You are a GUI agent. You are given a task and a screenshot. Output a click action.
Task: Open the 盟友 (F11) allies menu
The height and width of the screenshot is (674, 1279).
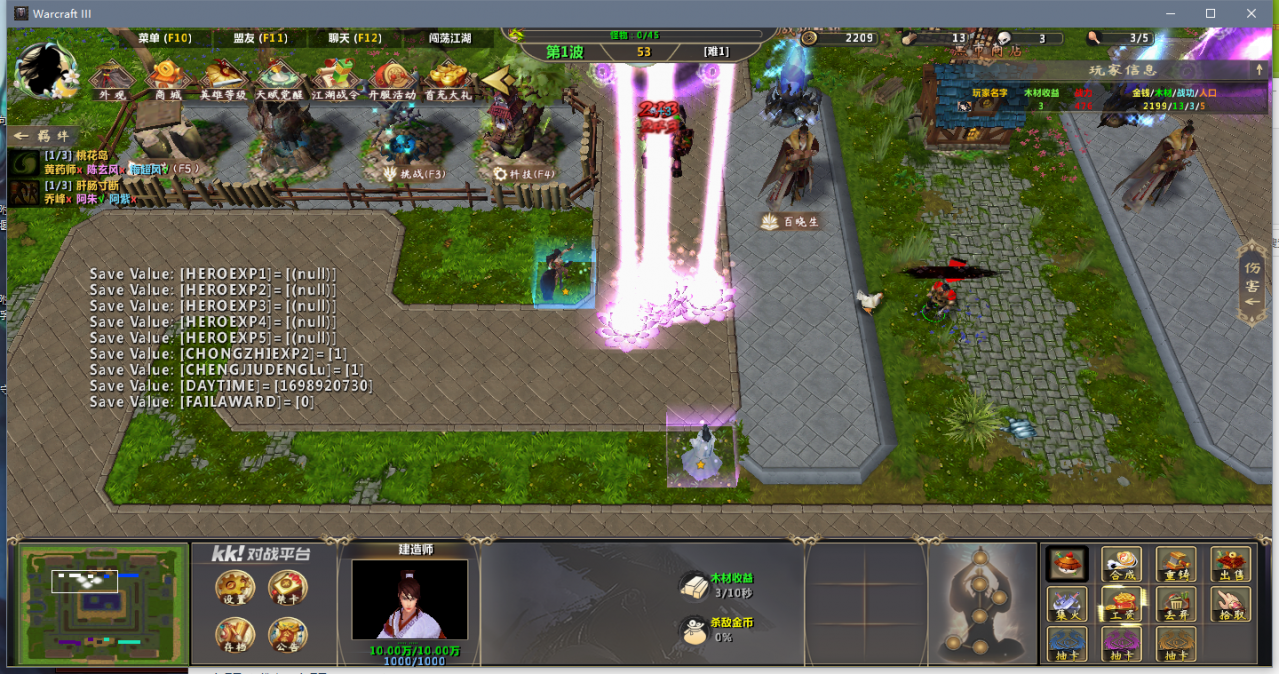pos(261,38)
